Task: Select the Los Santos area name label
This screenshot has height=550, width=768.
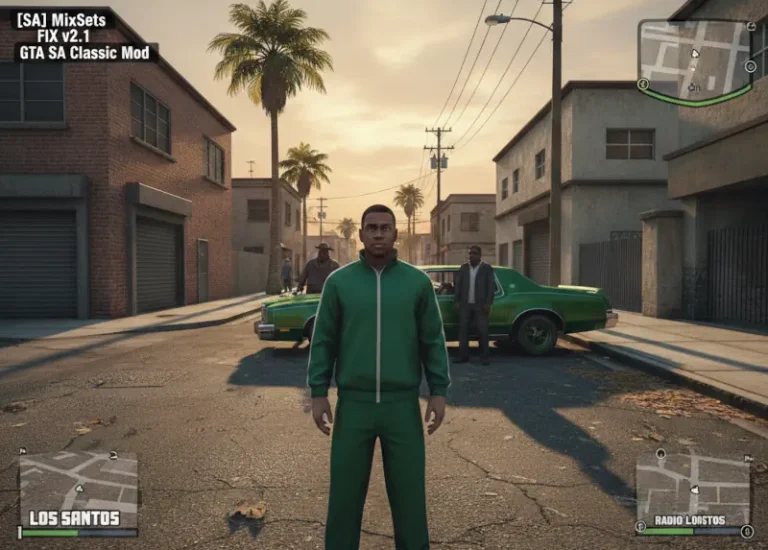Action: tap(74, 518)
